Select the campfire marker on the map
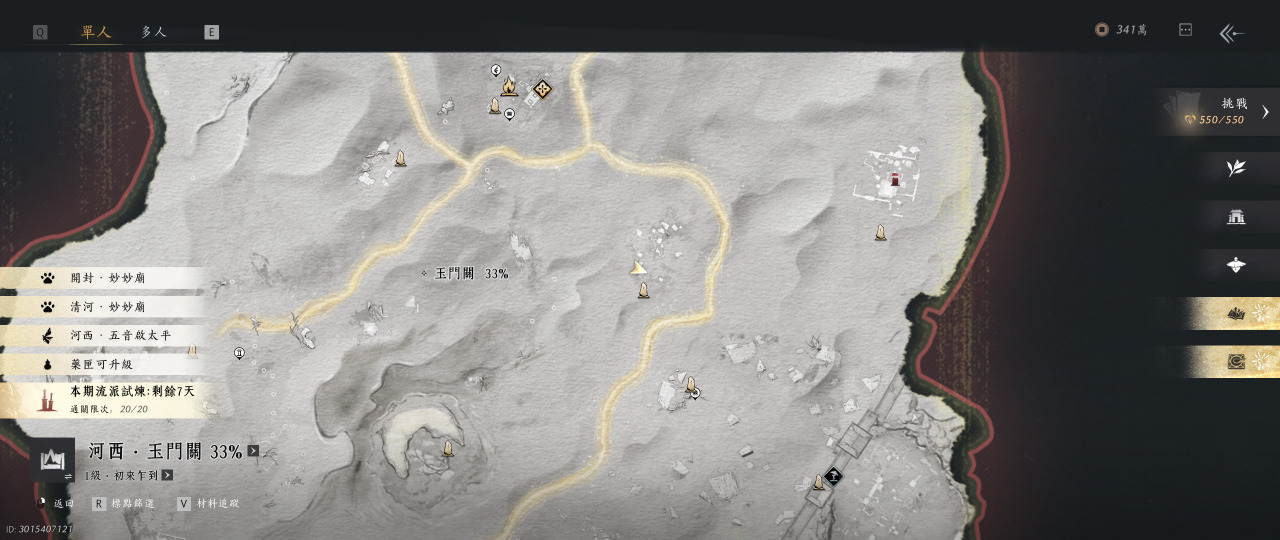 (509, 88)
